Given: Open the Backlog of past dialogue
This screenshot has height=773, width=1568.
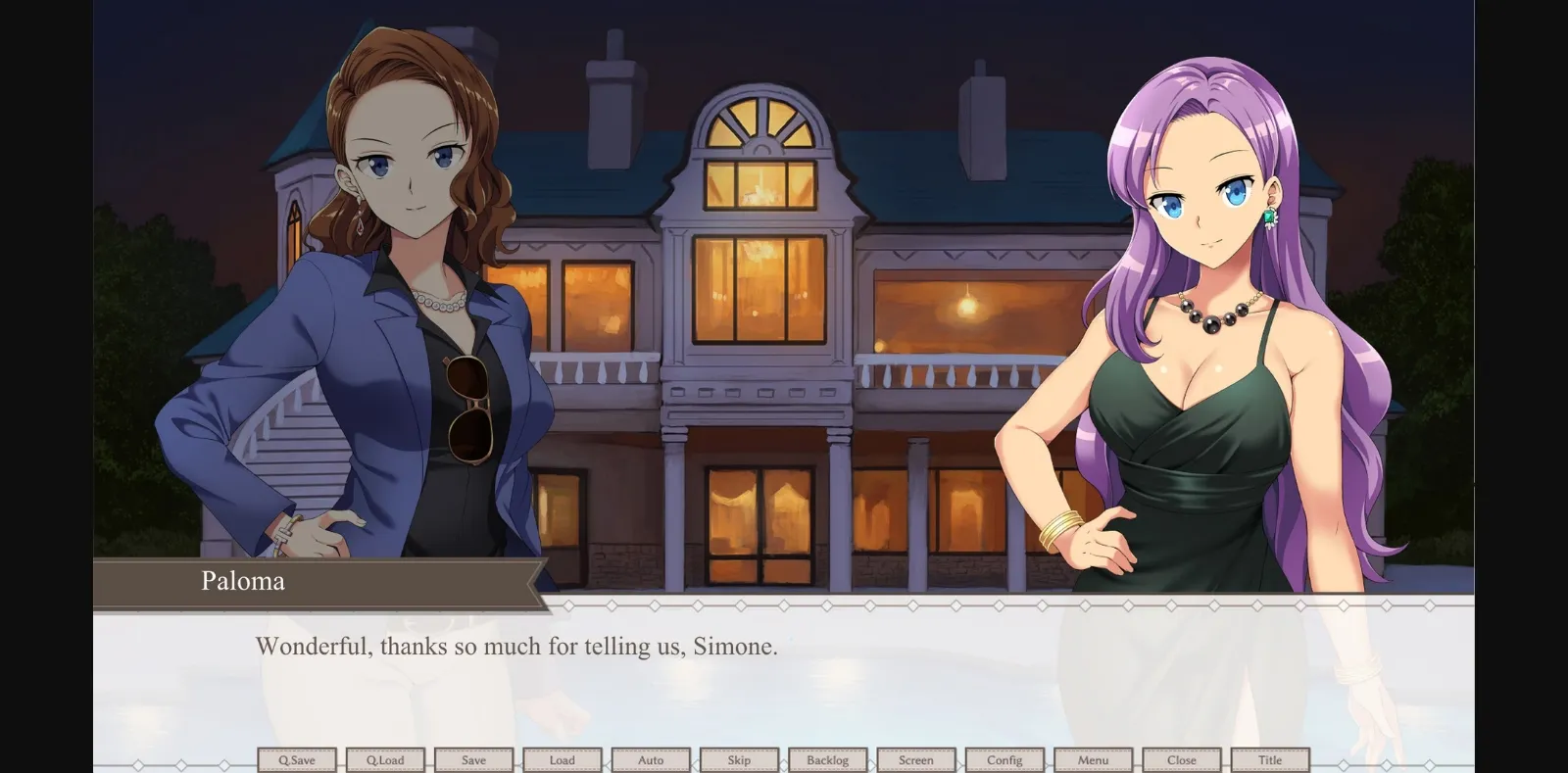Looking at the screenshot, I should pyautogui.click(x=828, y=759).
